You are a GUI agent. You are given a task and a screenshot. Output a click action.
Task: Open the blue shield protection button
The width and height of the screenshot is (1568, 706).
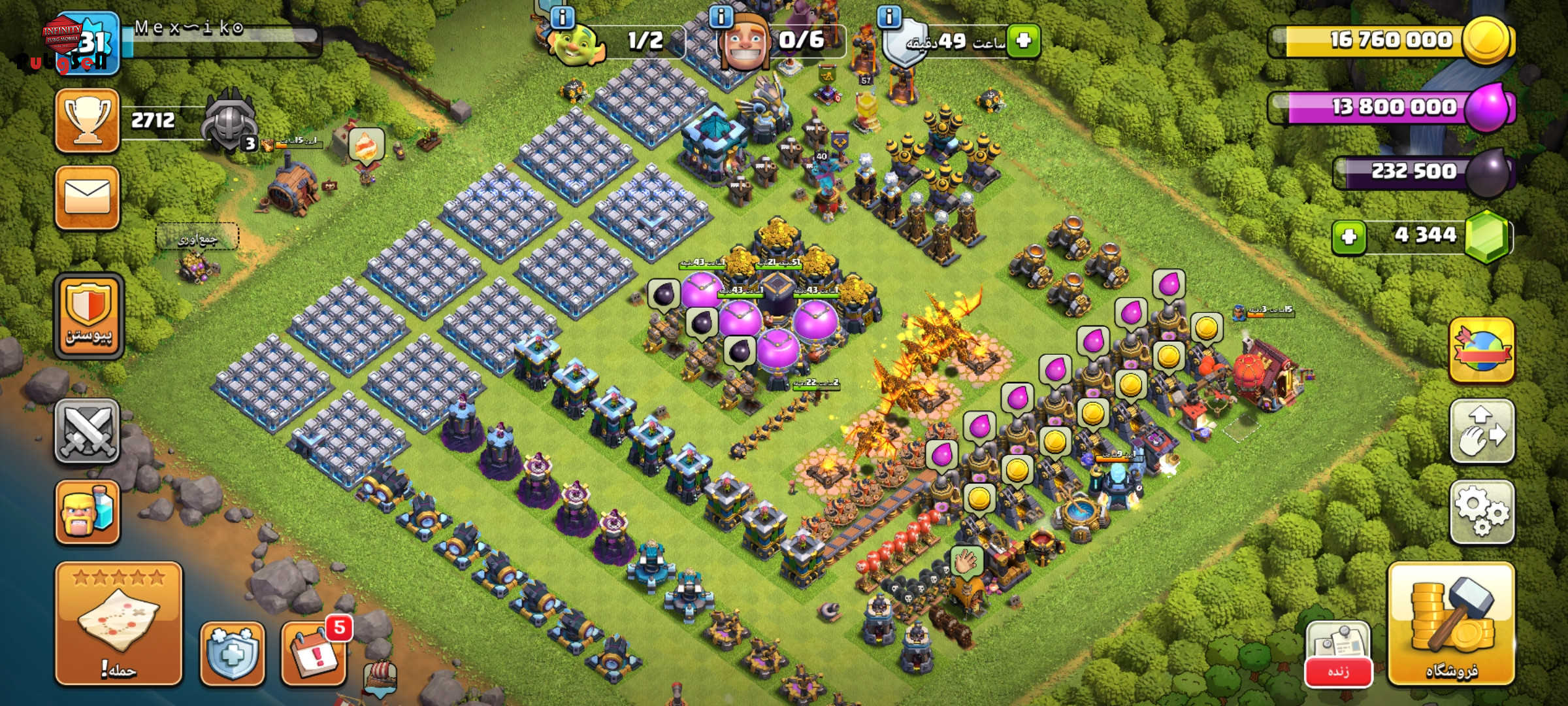(233, 653)
